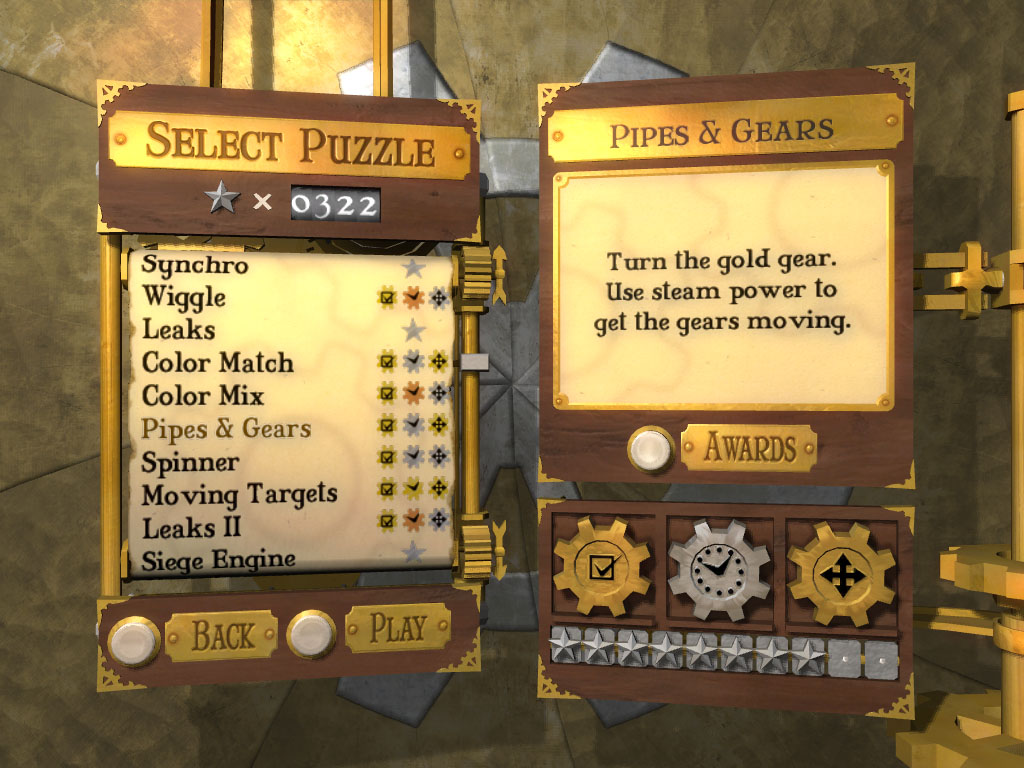Choose the Spinner puzzle
This screenshot has height=768, width=1024.
pyautogui.click(x=190, y=462)
